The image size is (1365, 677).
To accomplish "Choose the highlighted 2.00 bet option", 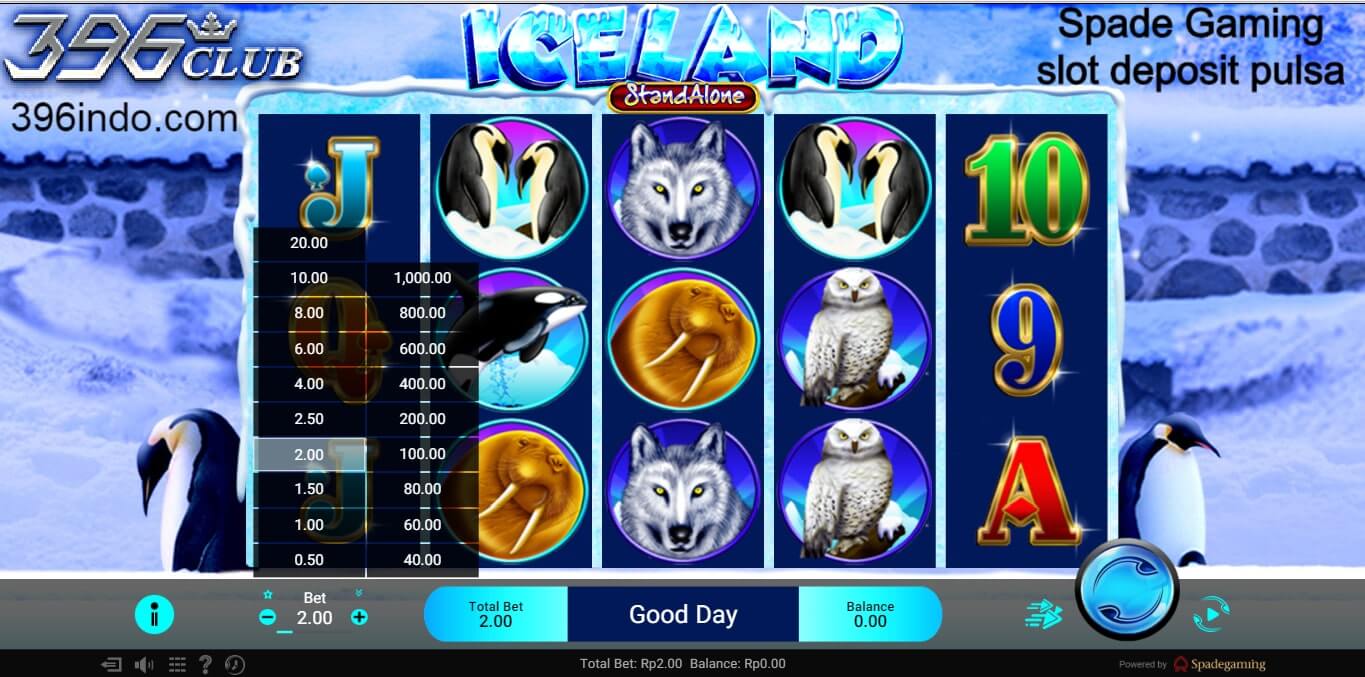I will (x=309, y=454).
